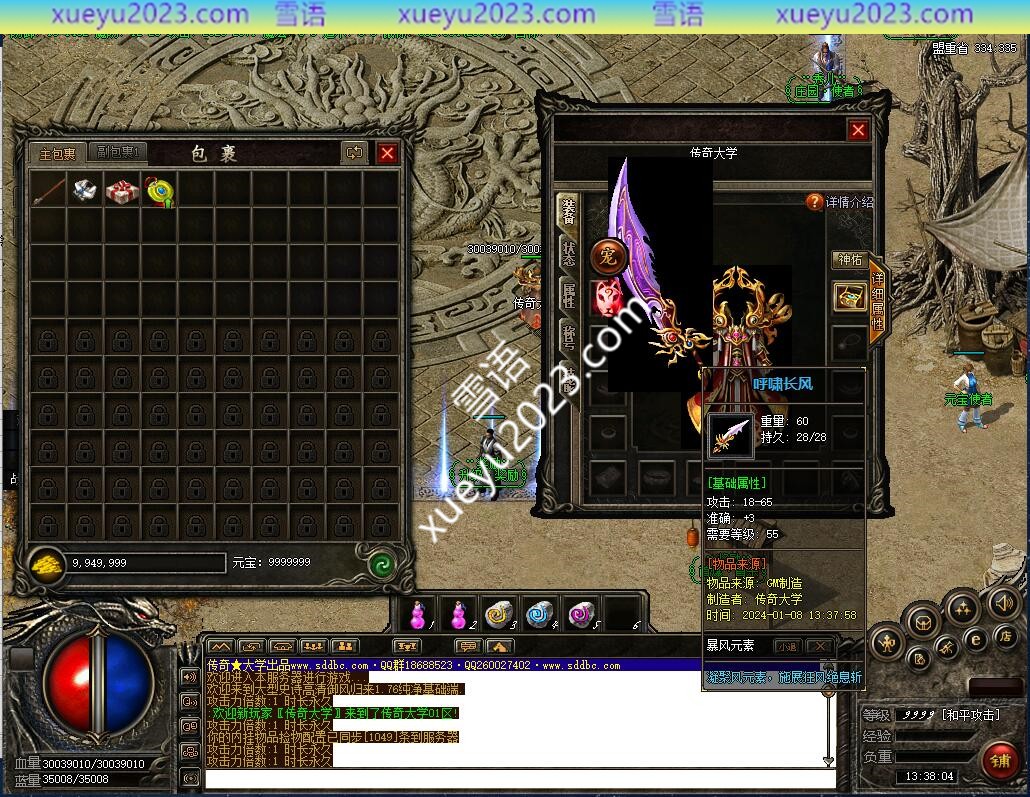Select the green amulet item in the bag
This screenshot has height=797, width=1030.
pyautogui.click(x=159, y=191)
